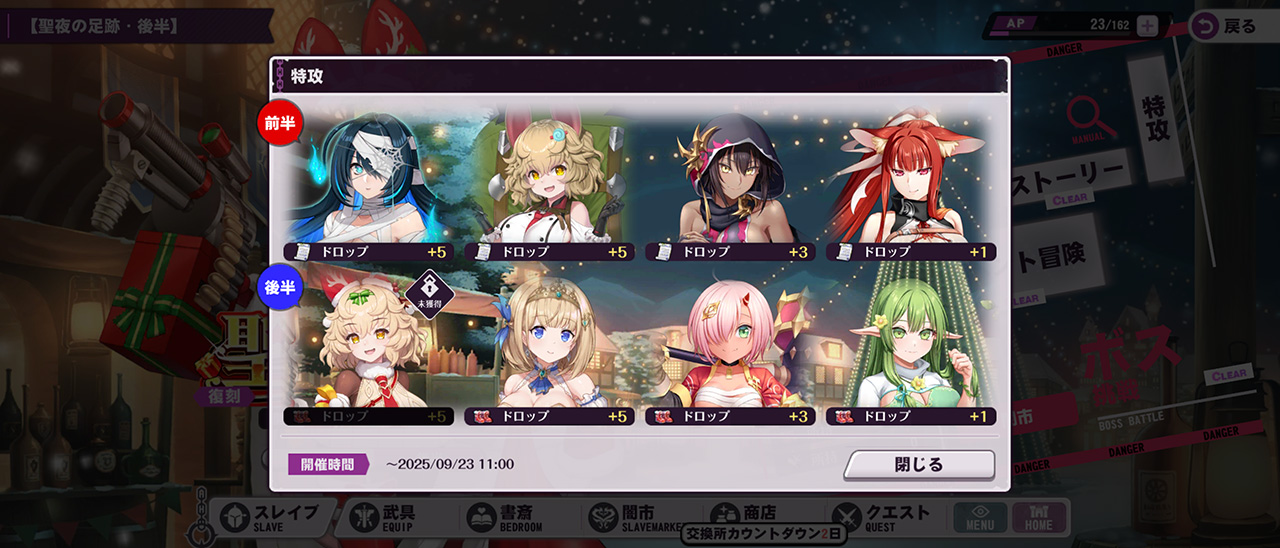Screen dimensions: 1280x548
Task: Close the 特攻 bonus popup with 閉じる
Action: [919, 465]
